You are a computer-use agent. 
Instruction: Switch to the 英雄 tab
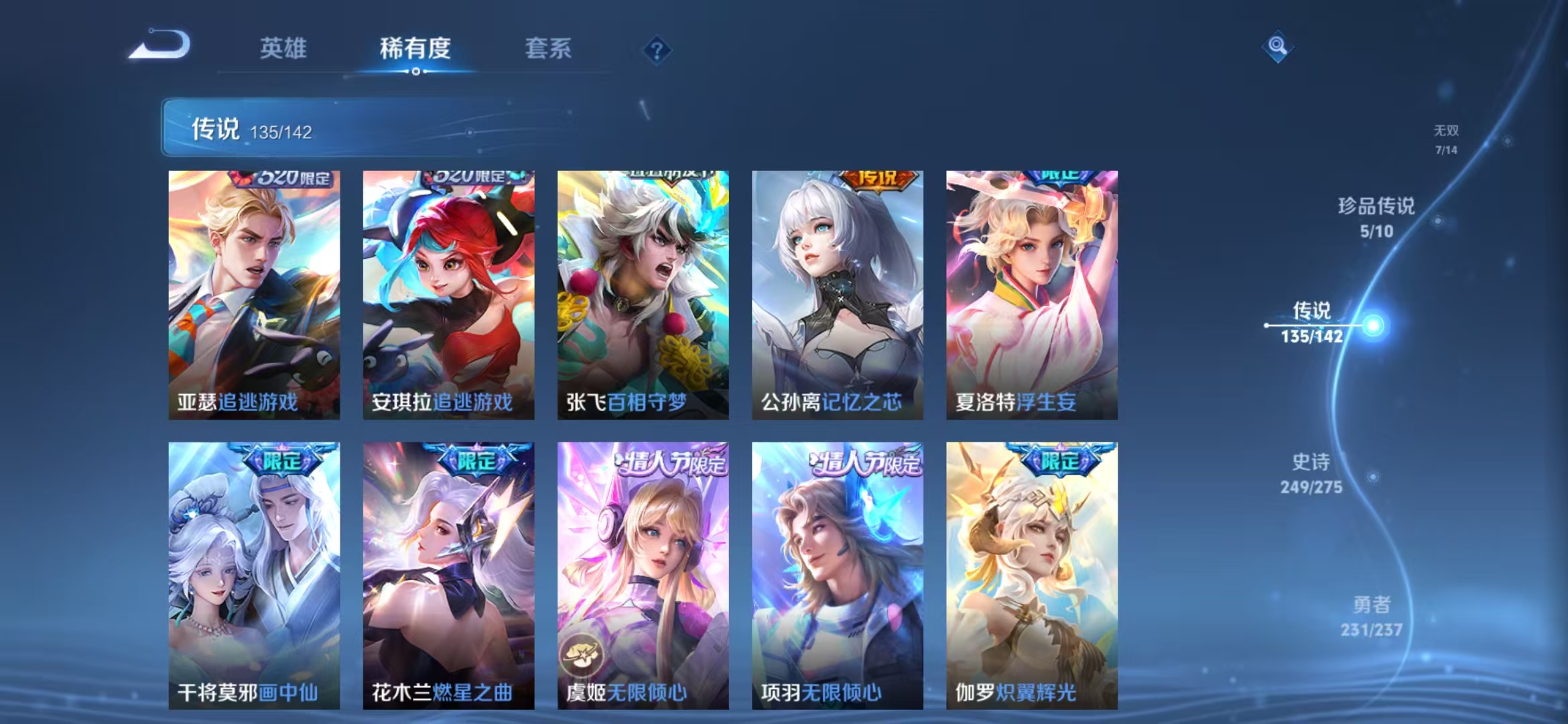(282, 48)
